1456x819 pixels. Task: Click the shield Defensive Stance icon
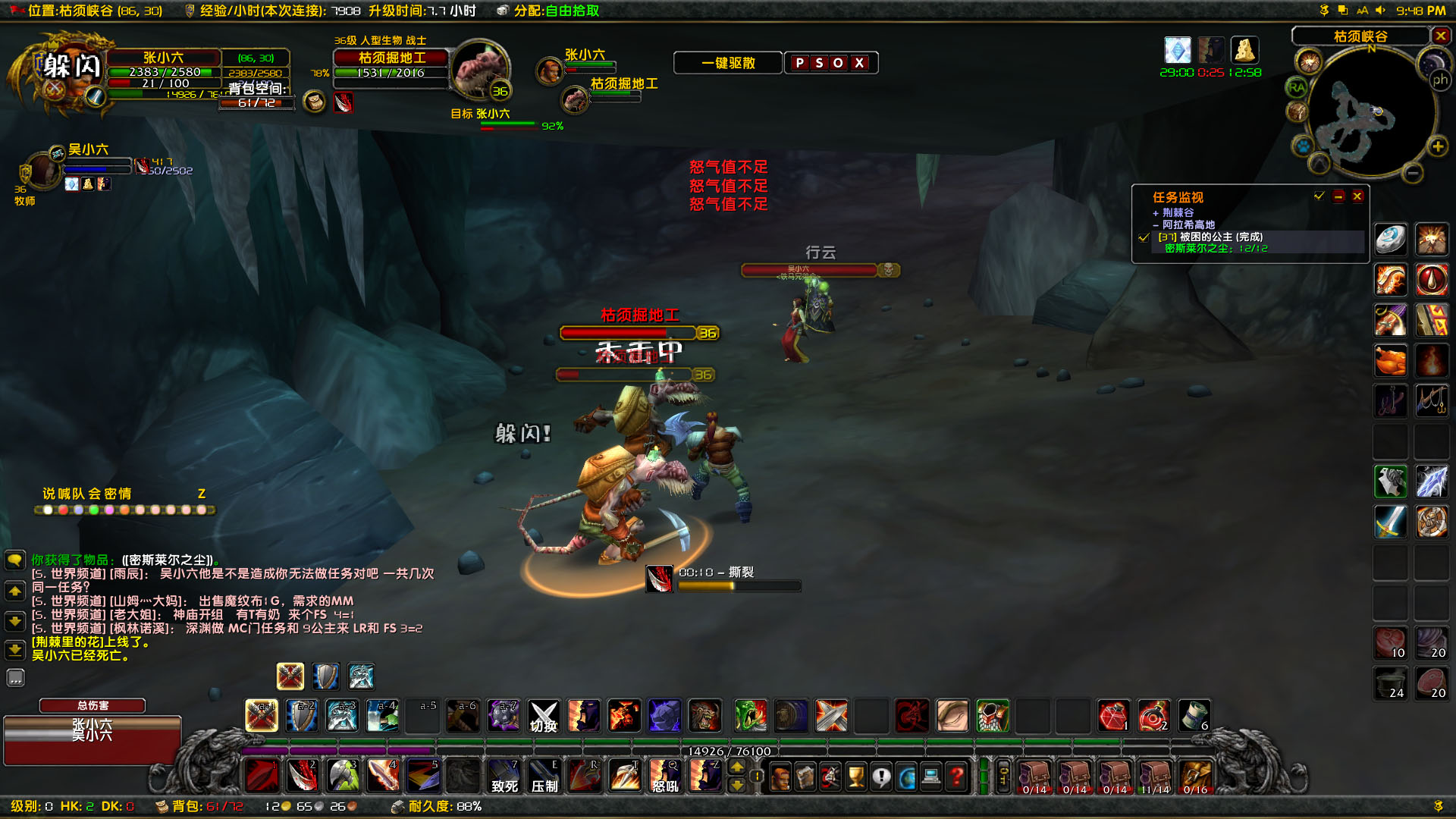pos(325,676)
